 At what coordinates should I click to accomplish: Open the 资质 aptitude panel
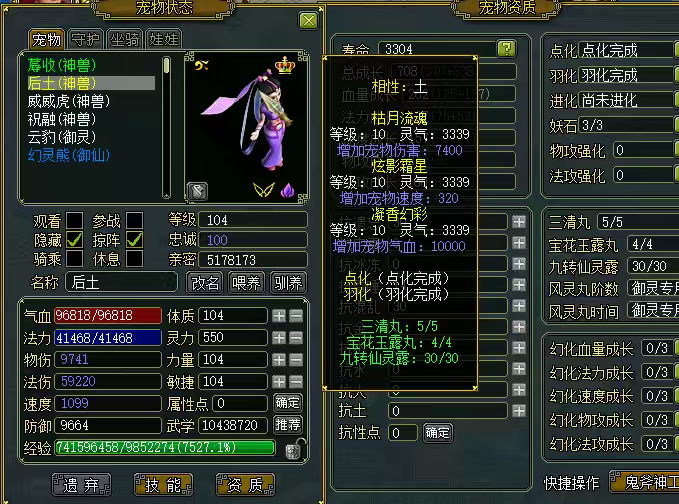(x=245, y=486)
